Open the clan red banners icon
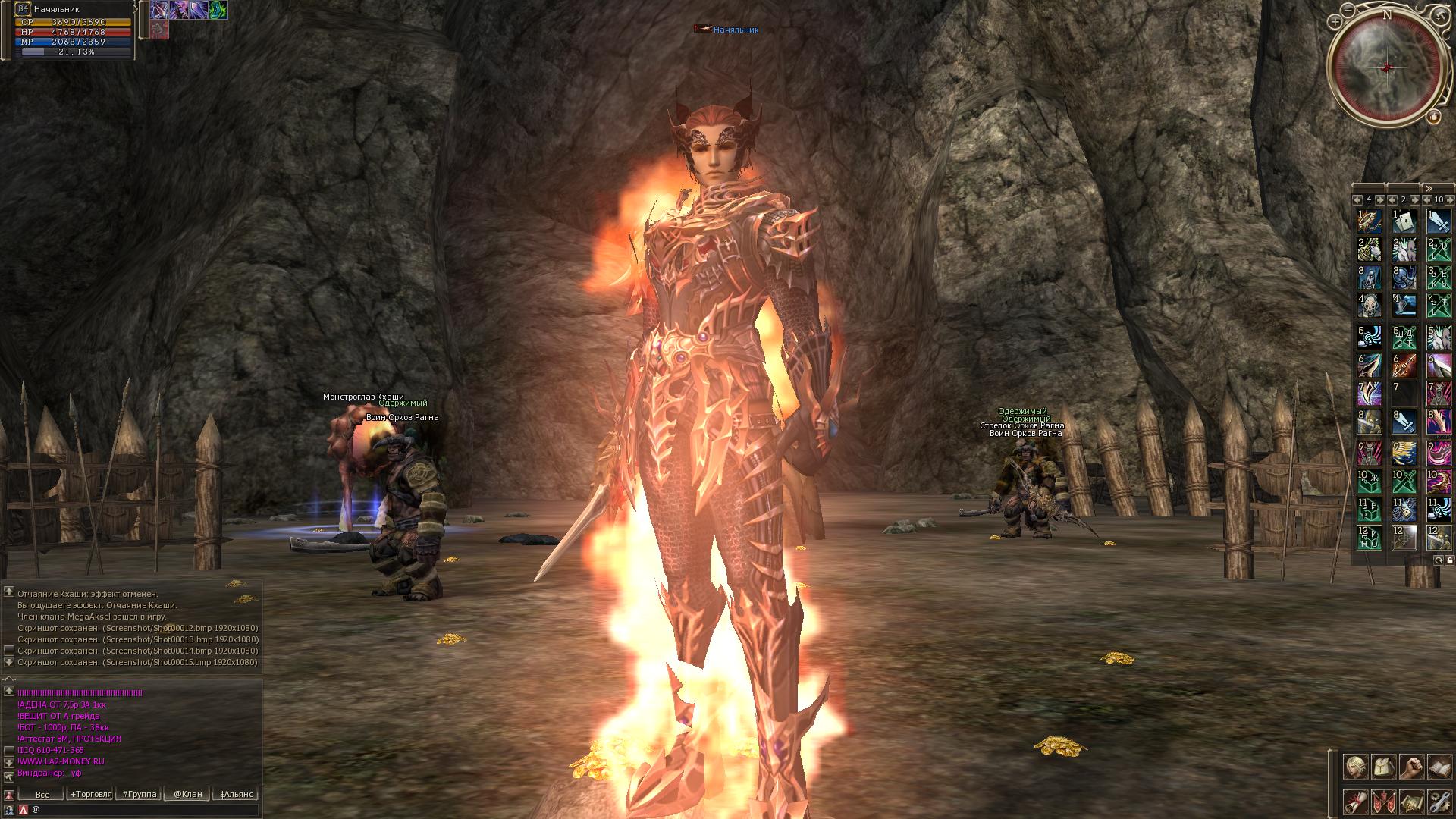1456x819 pixels. pos(1382,802)
